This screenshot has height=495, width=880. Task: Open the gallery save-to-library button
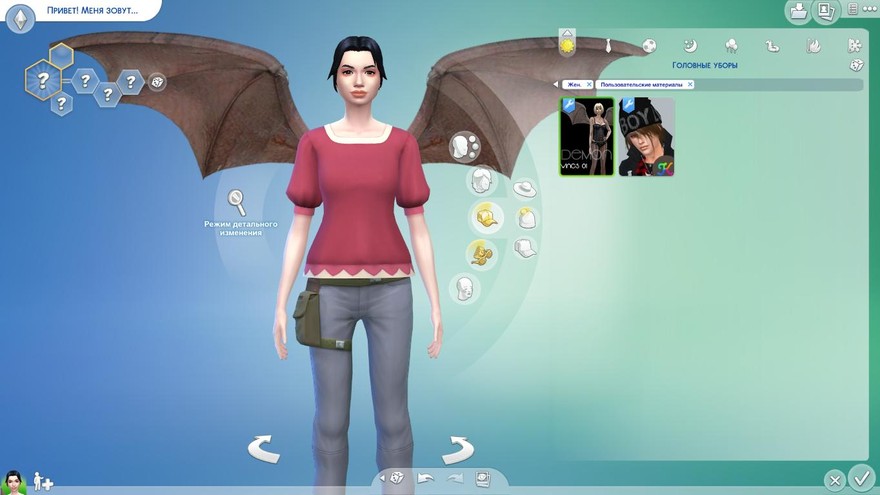(799, 11)
